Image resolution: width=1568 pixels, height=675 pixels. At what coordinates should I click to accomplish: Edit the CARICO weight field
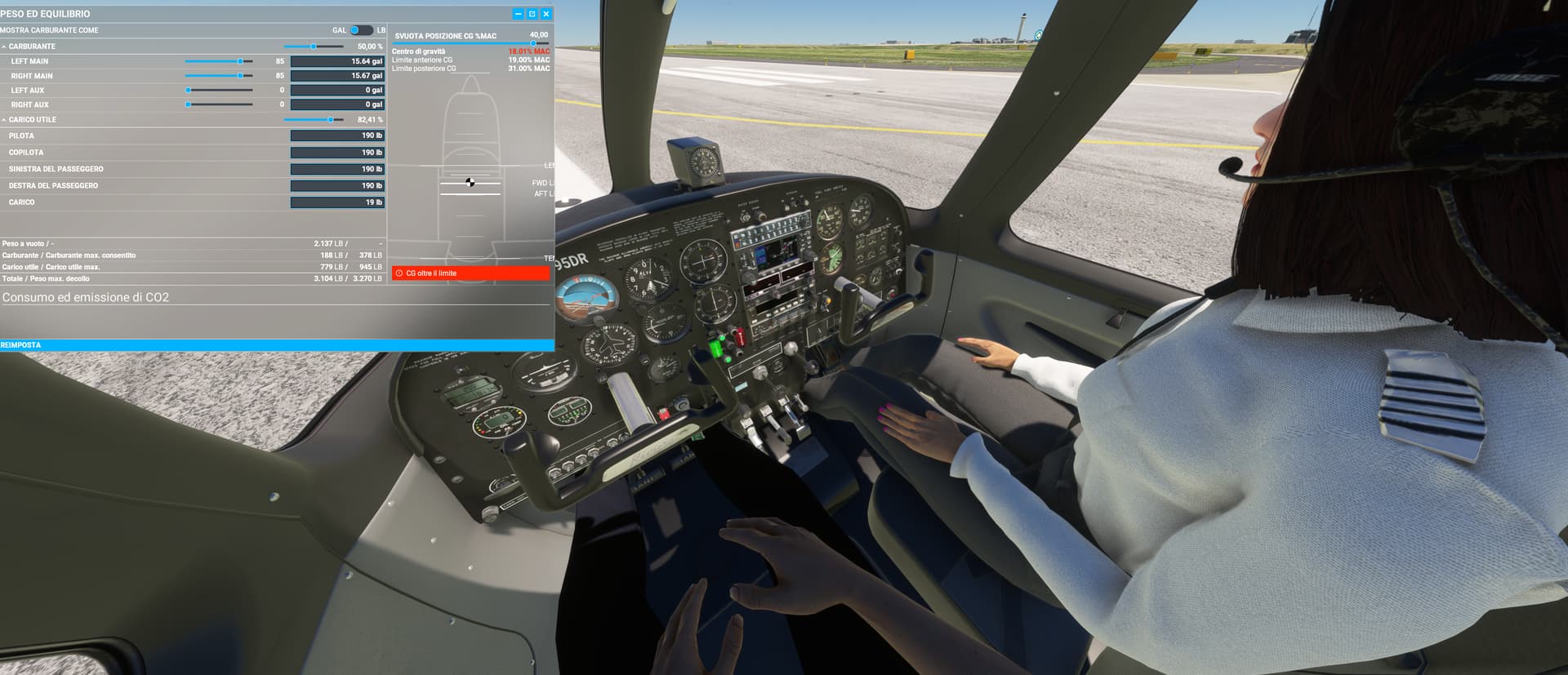[x=336, y=202]
